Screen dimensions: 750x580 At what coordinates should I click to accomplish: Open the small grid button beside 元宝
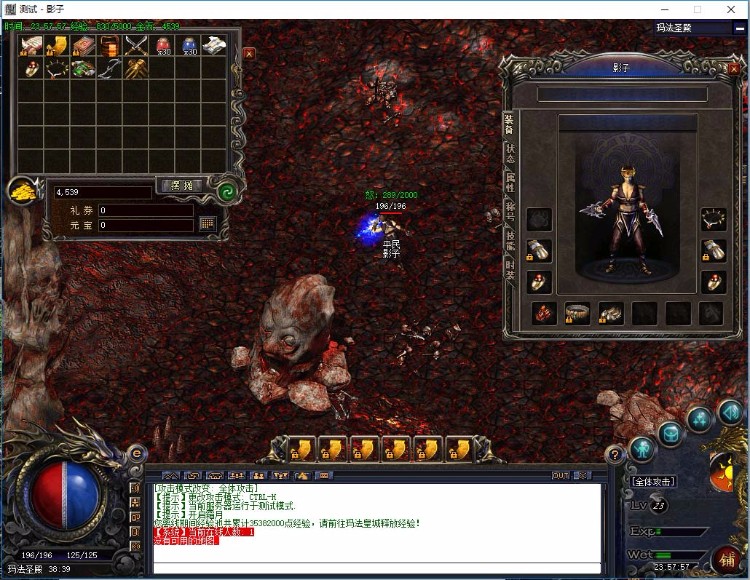(x=208, y=224)
